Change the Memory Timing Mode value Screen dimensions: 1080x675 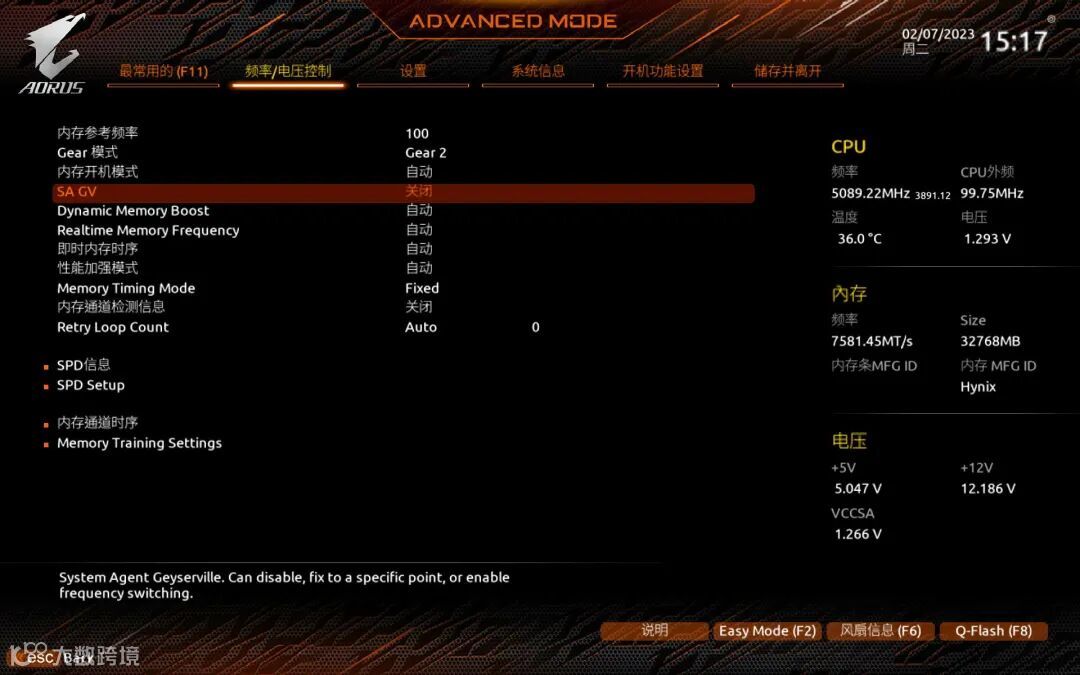(x=422, y=288)
